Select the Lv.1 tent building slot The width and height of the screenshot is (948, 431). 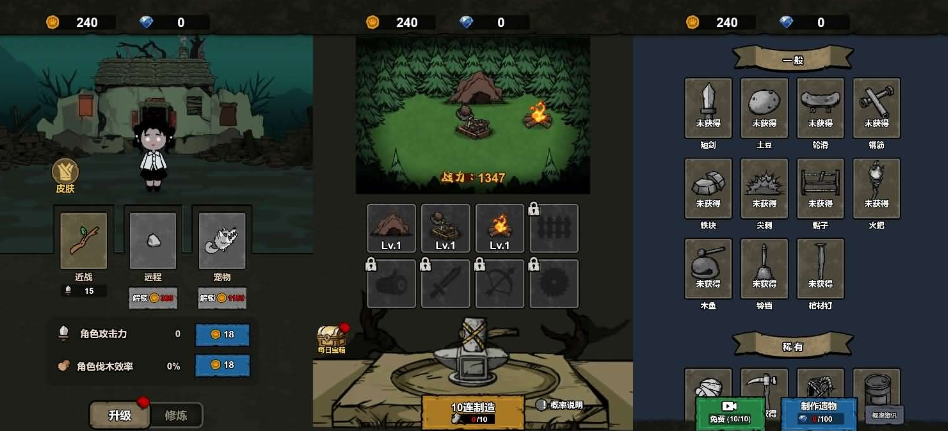click(x=392, y=229)
